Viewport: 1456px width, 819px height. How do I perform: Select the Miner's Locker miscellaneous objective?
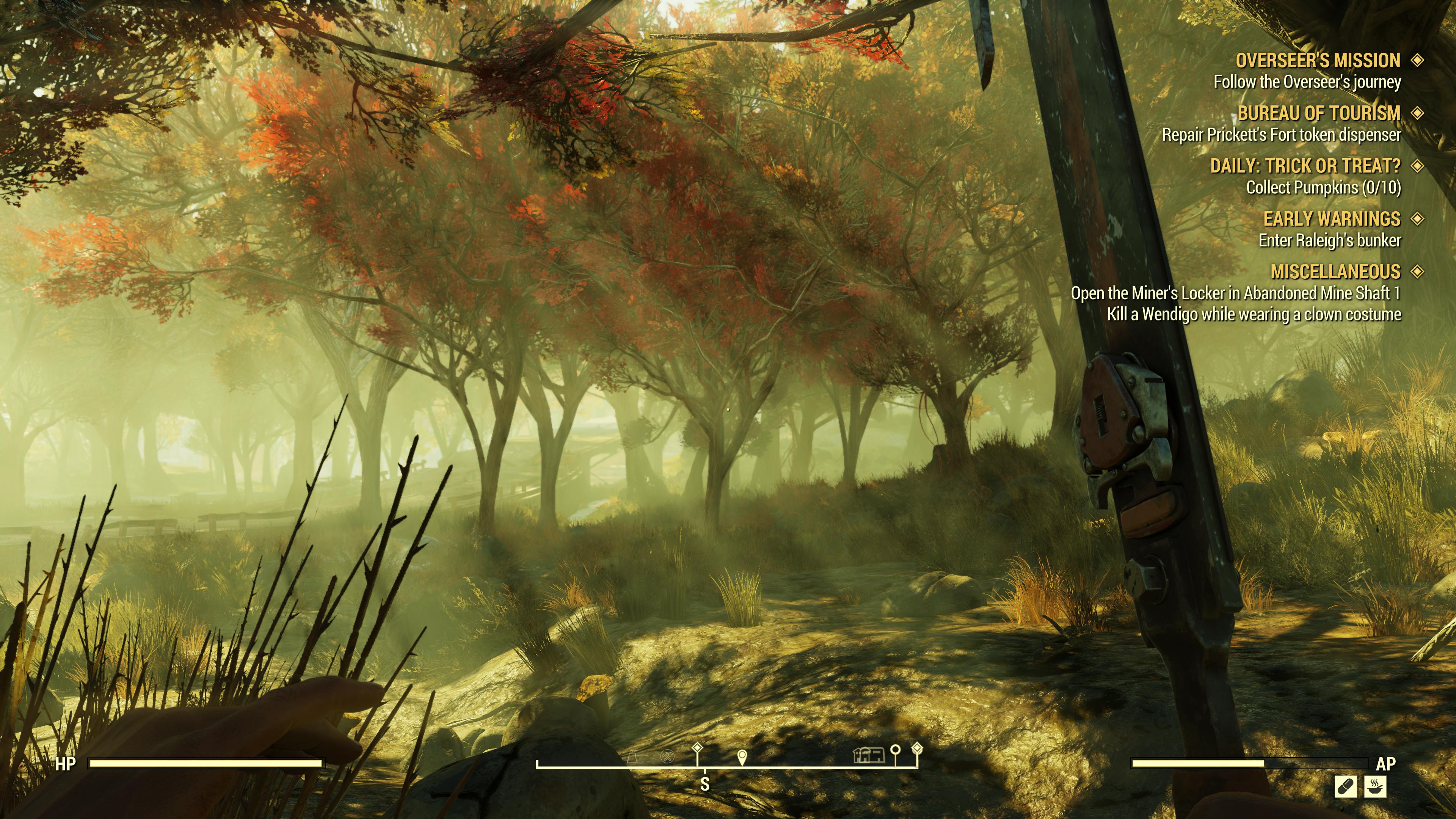1236,293
